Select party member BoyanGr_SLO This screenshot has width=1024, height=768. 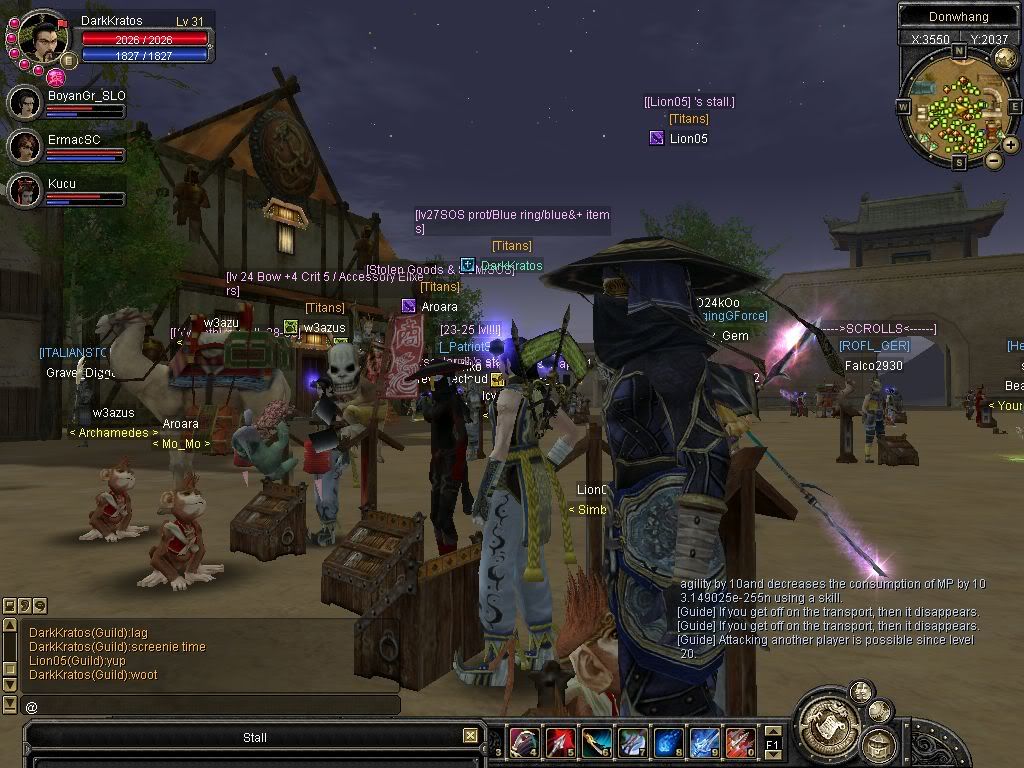click(25, 102)
